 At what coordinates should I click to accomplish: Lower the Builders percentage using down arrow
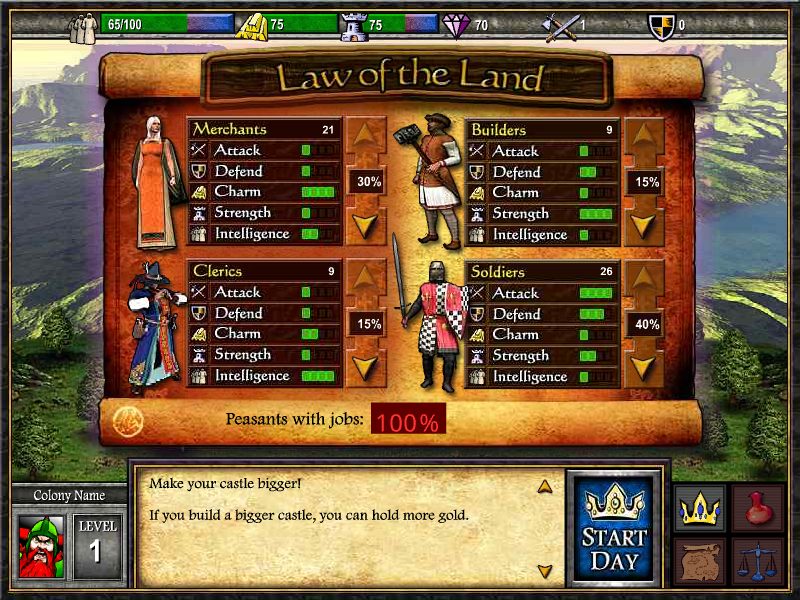coord(645,222)
